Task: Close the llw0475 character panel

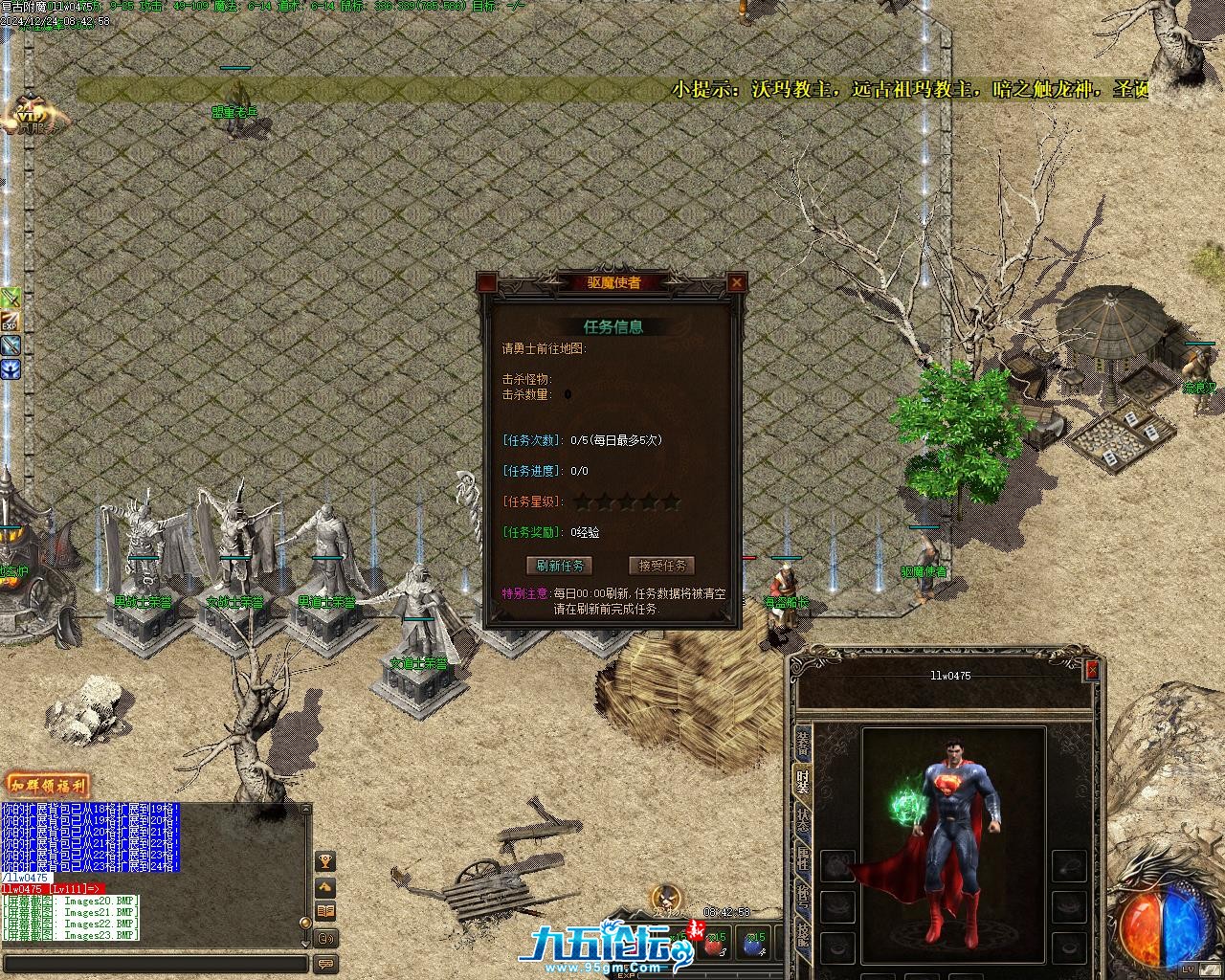Action: coord(1092,672)
